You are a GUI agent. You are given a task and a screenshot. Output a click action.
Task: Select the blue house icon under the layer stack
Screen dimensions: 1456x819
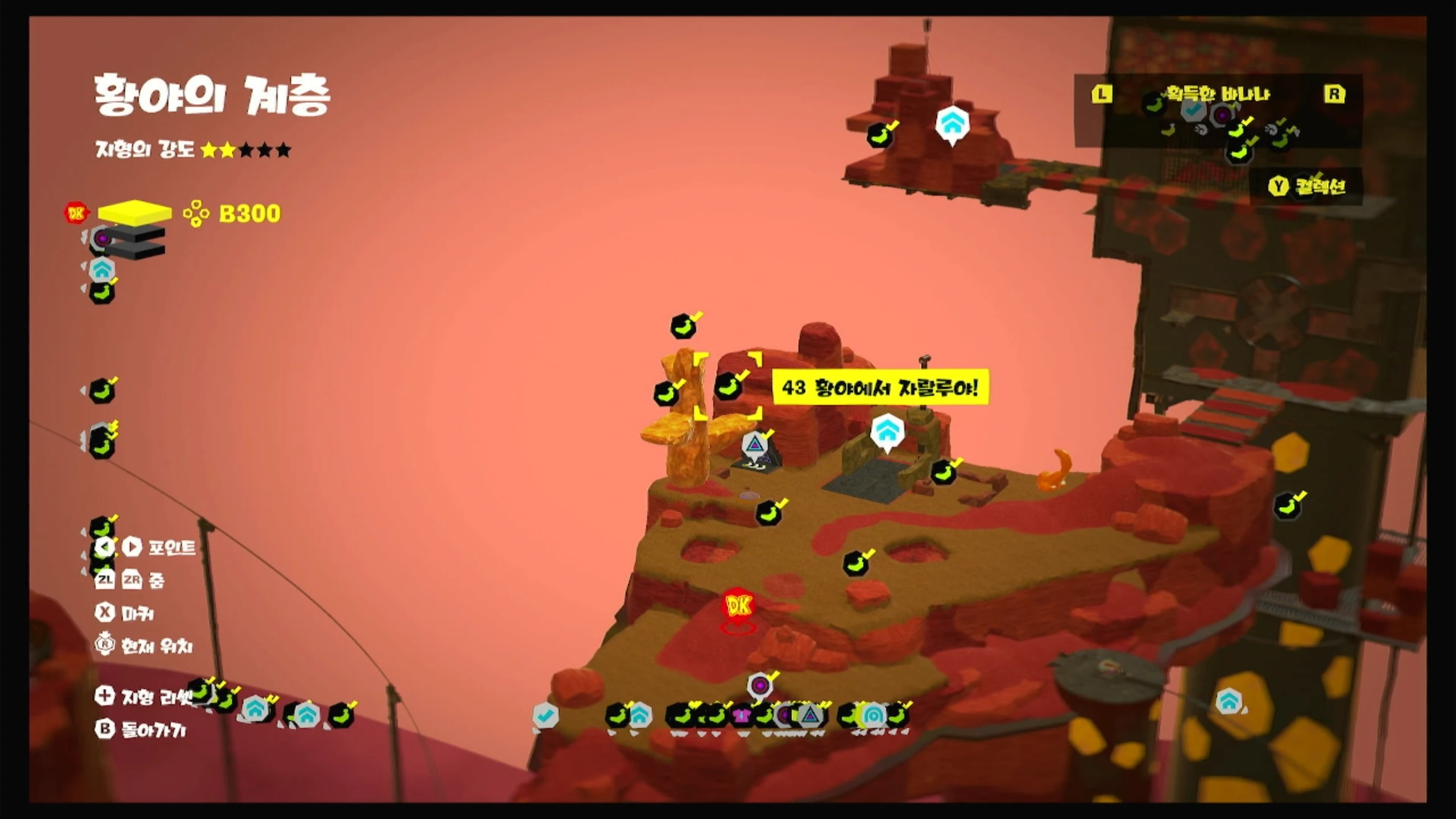(x=102, y=270)
